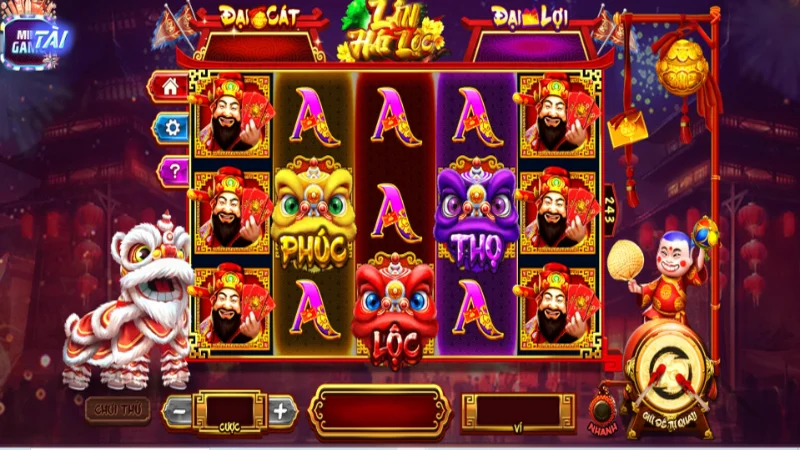Select the Chơi Thử trial play button
Image resolution: width=800 pixels, height=450 pixels.
(117, 409)
